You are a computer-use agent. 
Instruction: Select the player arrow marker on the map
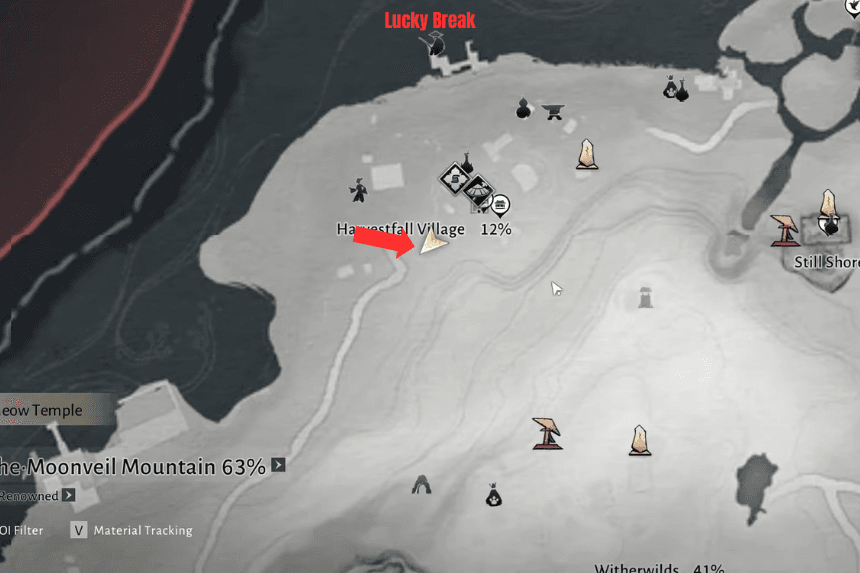tap(434, 241)
